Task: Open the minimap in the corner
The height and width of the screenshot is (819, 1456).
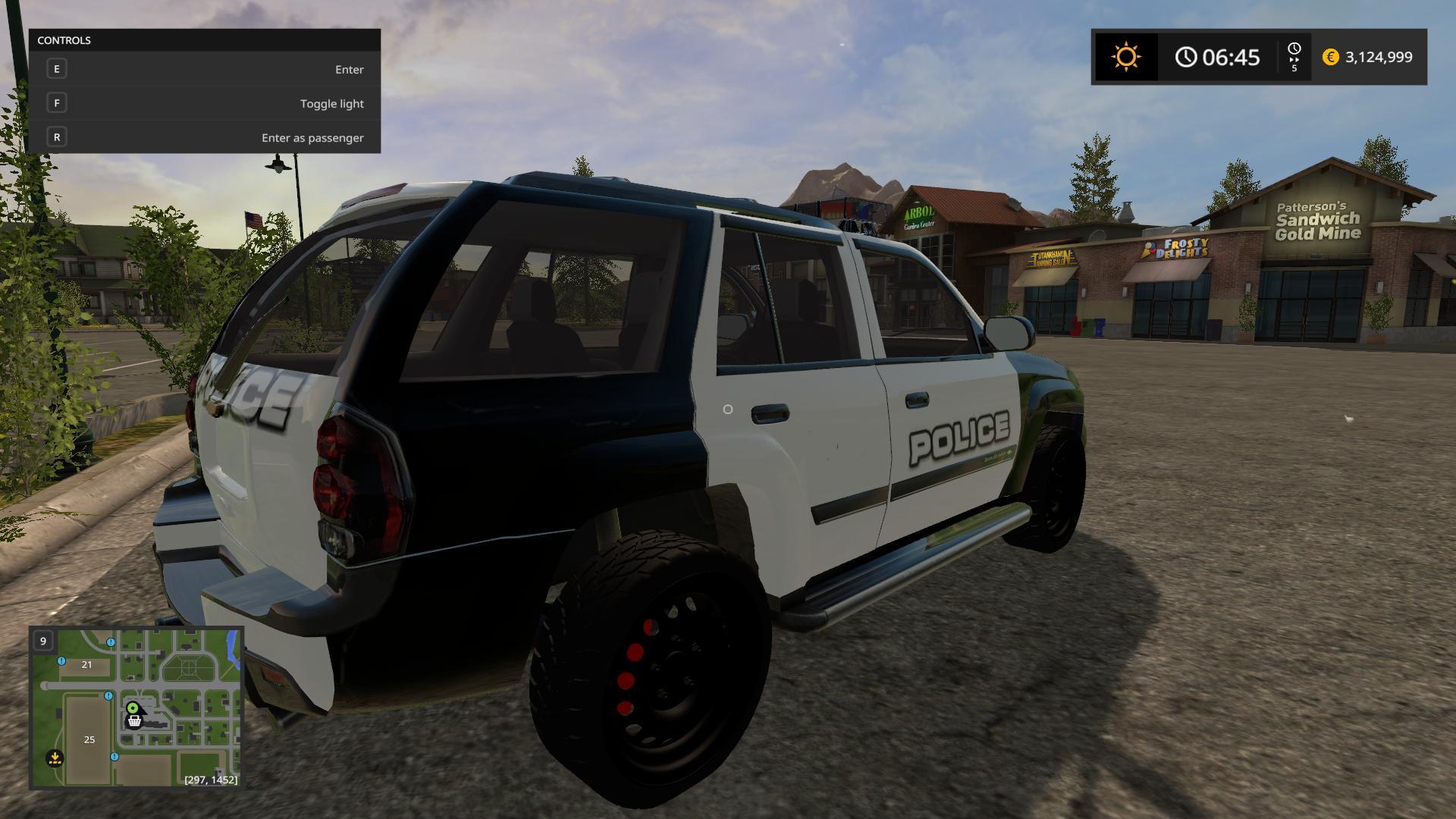Action: coord(136,708)
